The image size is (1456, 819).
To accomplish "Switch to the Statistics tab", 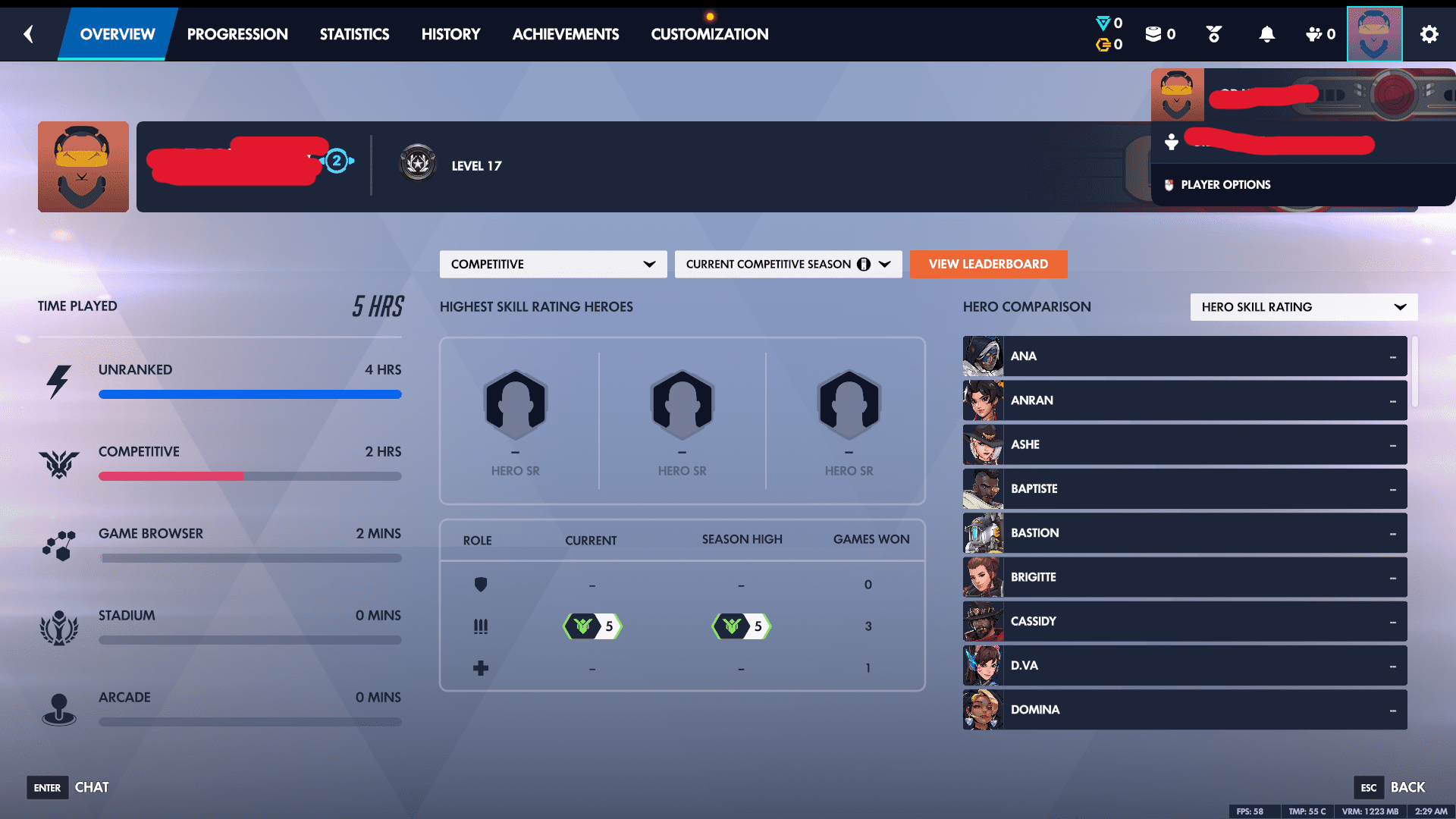I will click(354, 34).
